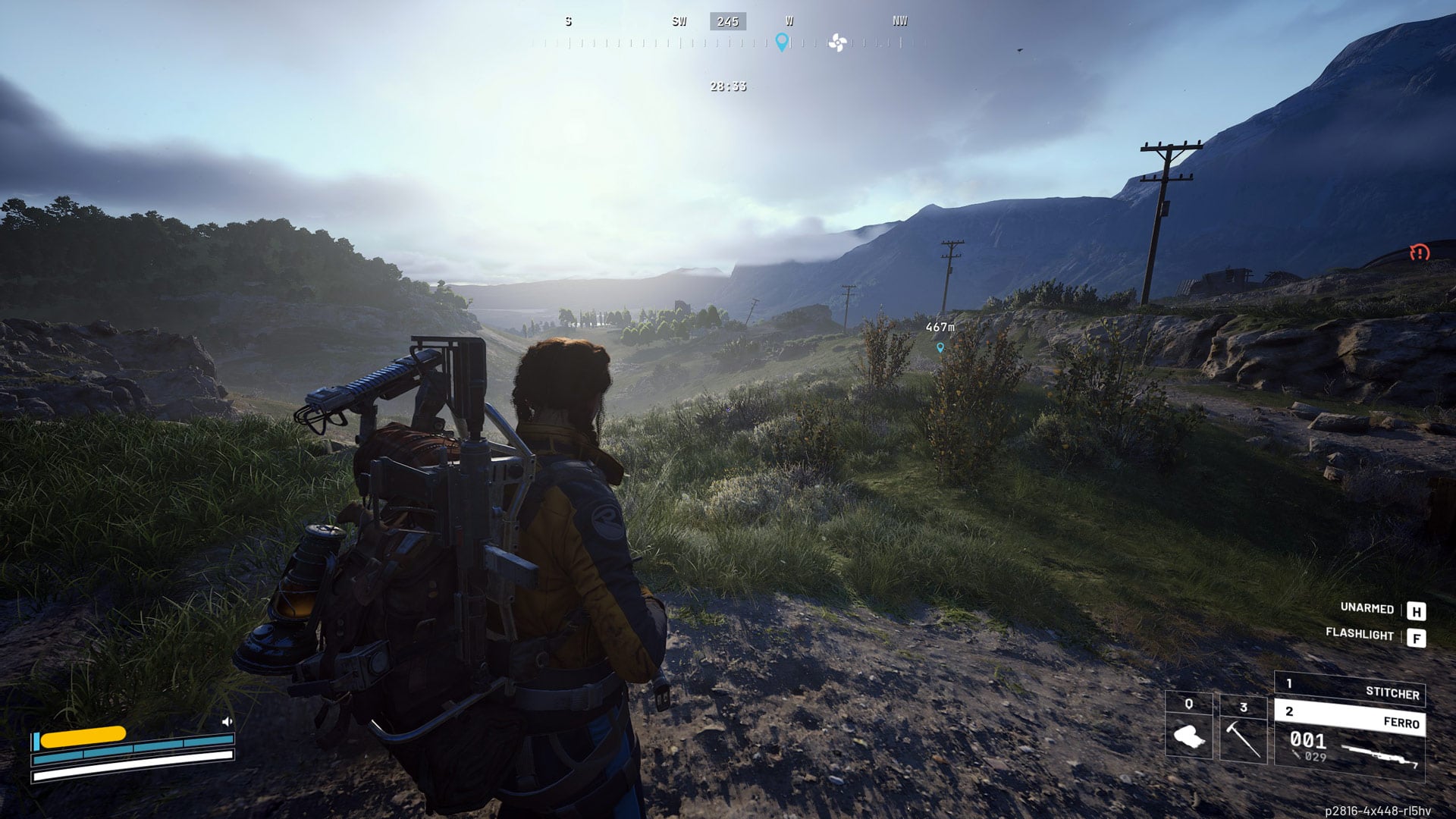This screenshot has height=819, width=1456.
Task: Click the fan icon on the compass strip
Action: click(836, 44)
